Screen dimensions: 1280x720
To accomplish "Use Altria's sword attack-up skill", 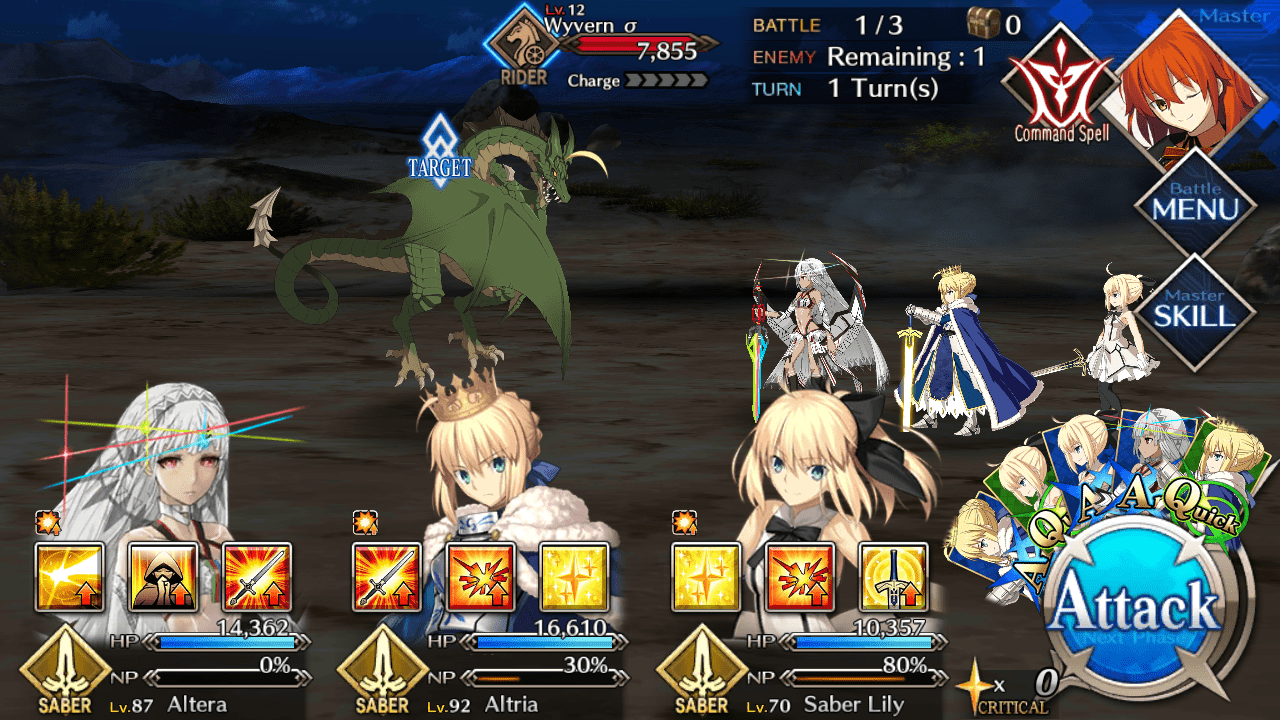I will (388, 577).
